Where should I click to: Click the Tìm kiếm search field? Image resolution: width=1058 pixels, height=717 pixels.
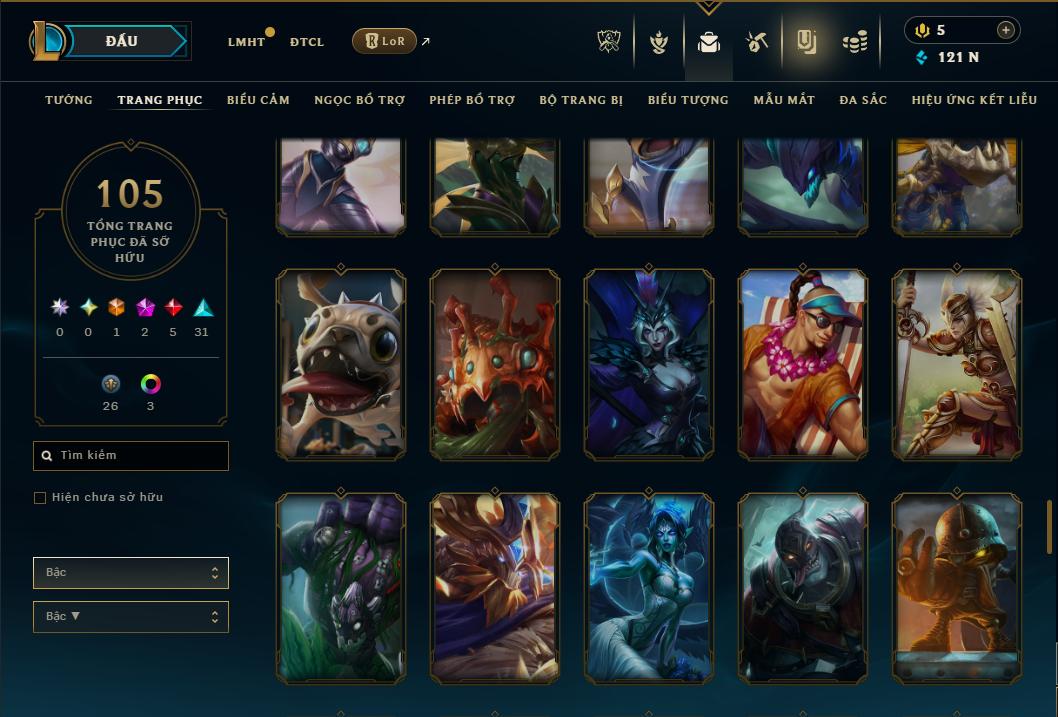coord(131,456)
